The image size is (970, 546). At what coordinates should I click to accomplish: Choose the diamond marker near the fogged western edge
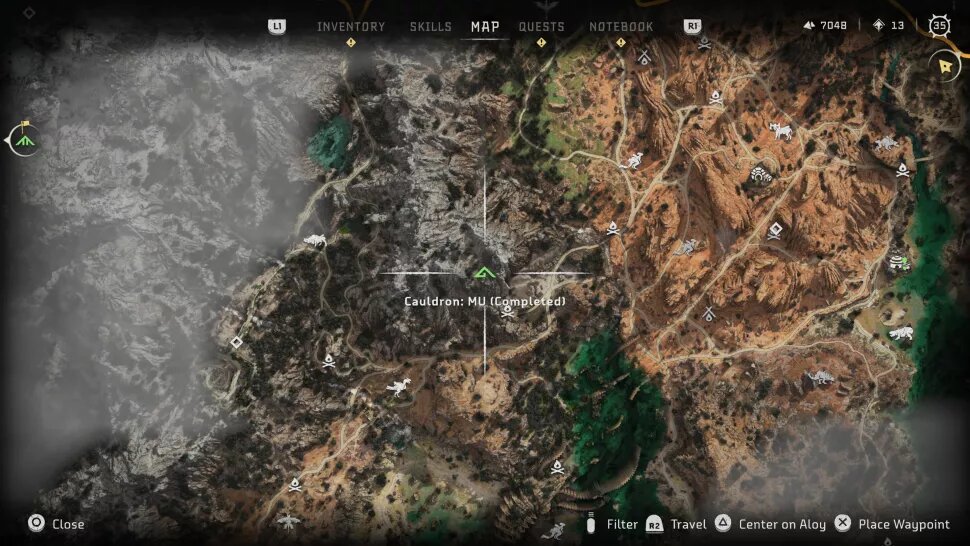(237, 342)
